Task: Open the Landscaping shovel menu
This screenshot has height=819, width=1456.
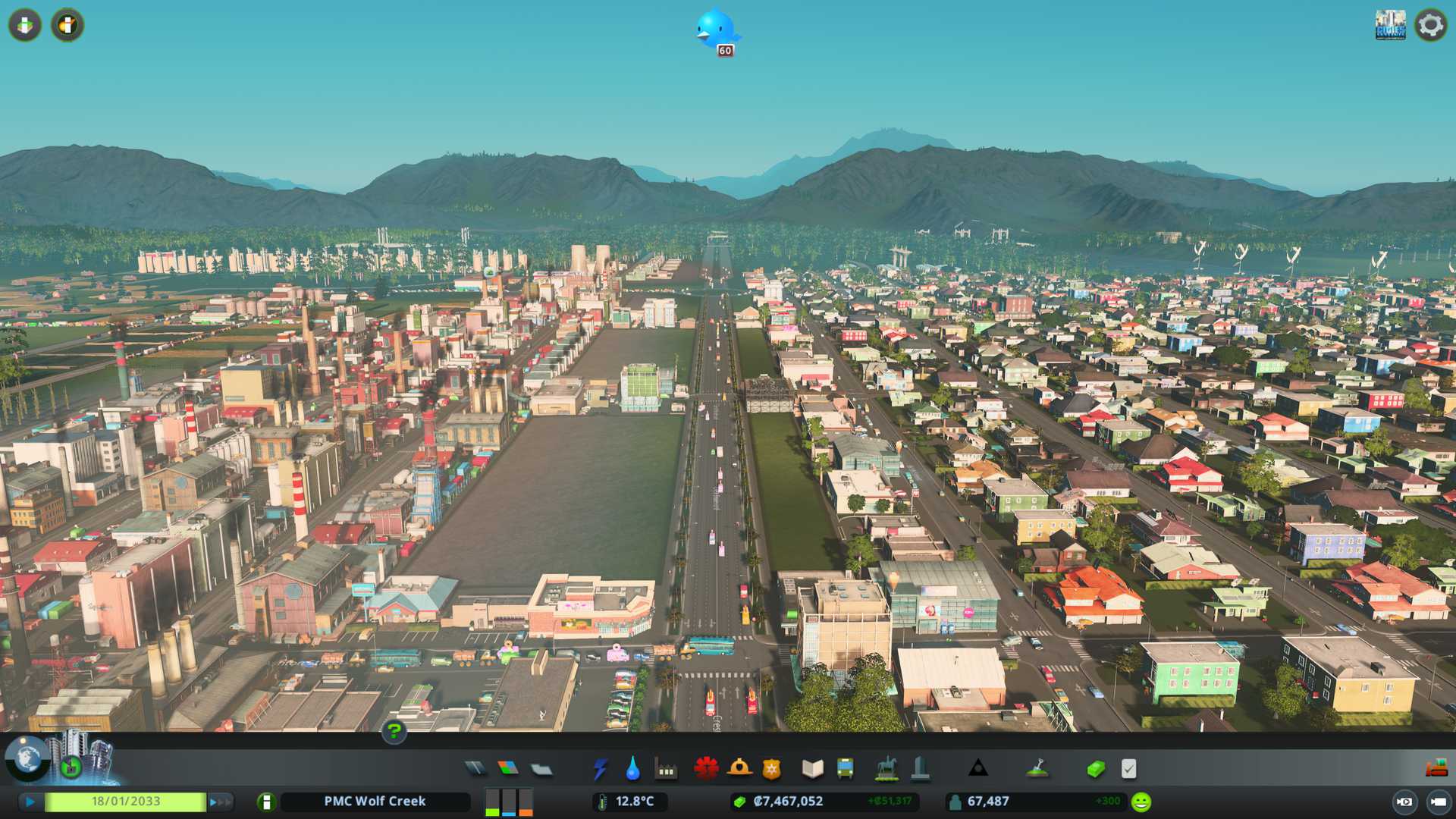Action: click(x=1037, y=769)
